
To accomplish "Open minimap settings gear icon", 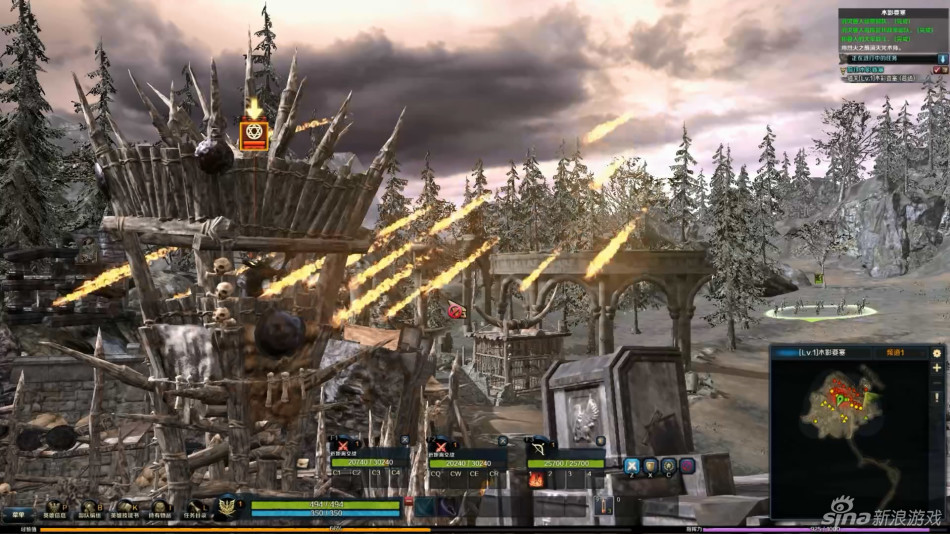I will coord(937,353).
